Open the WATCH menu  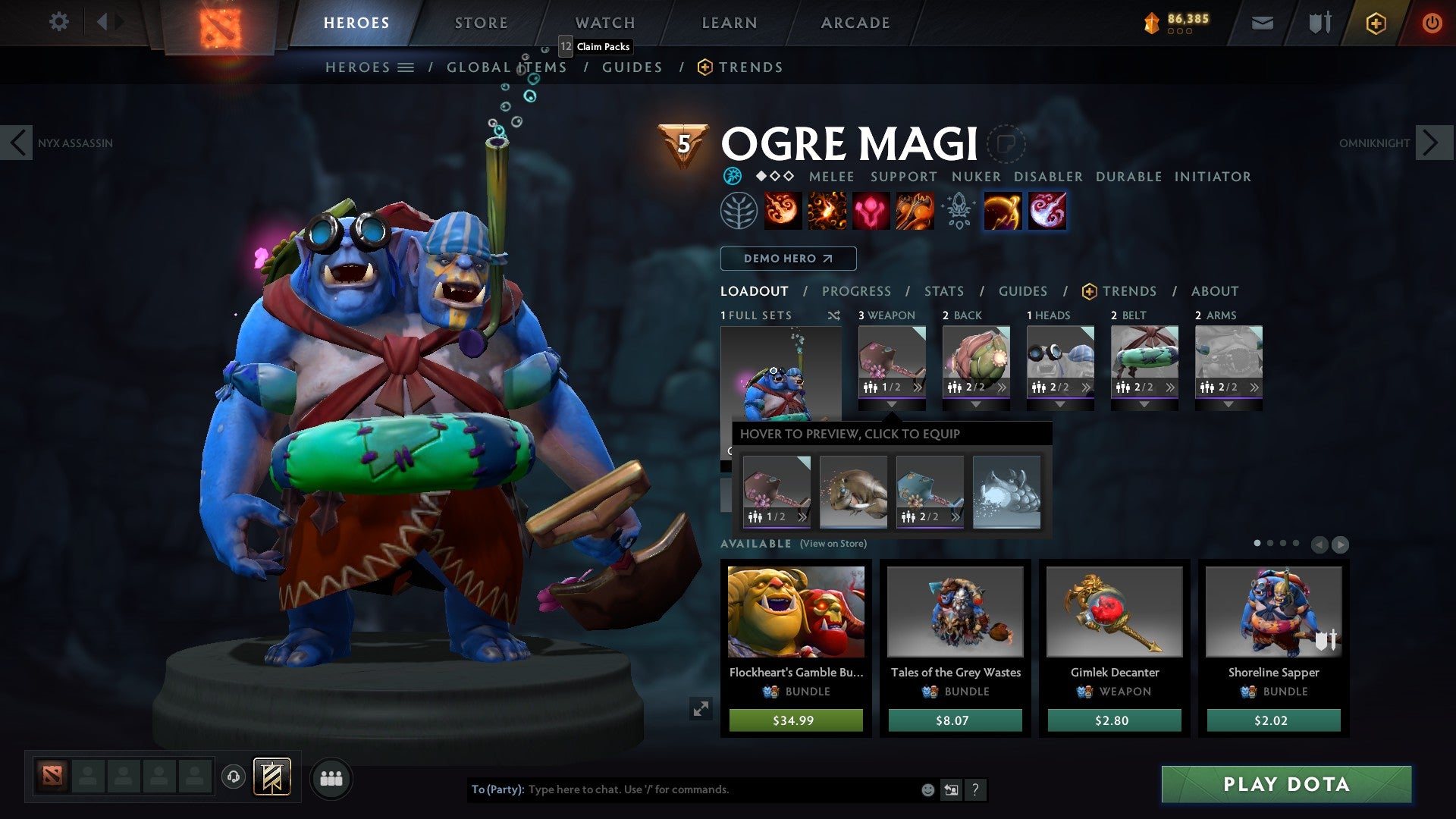(x=604, y=23)
